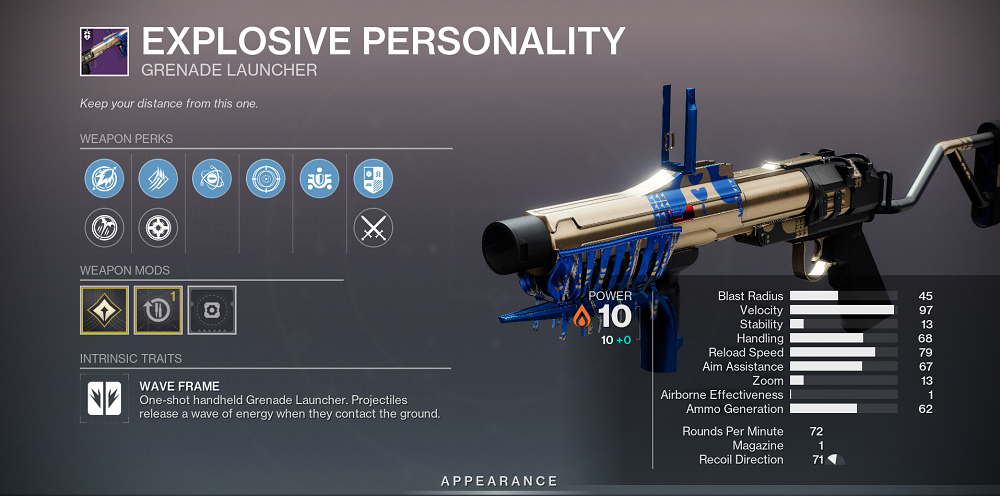
Task: Choose the crosshair-circle perk in the bottom row
Action: [x=157, y=229]
